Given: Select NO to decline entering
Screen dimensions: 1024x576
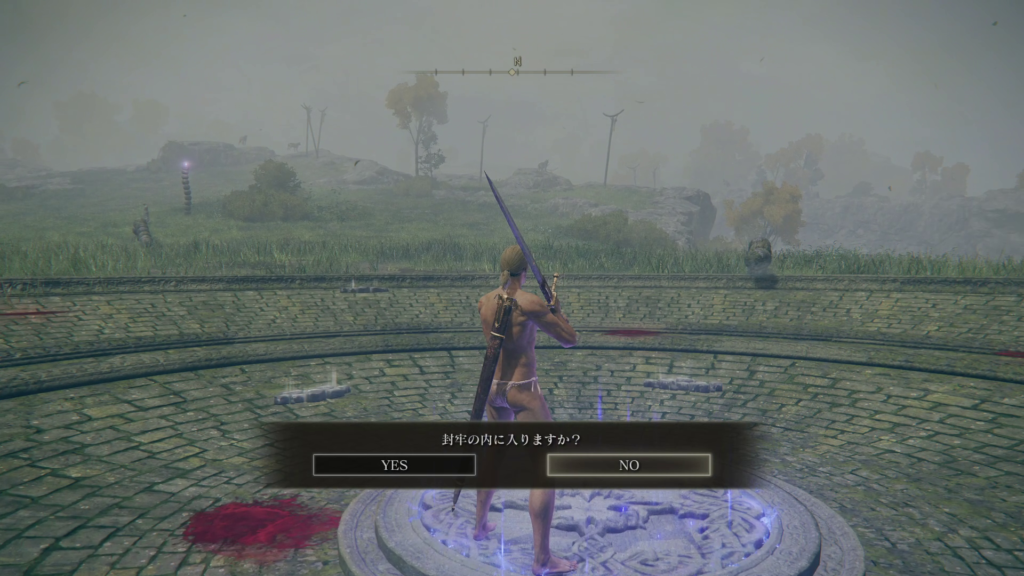Looking at the screenshot, I should 629,465.
